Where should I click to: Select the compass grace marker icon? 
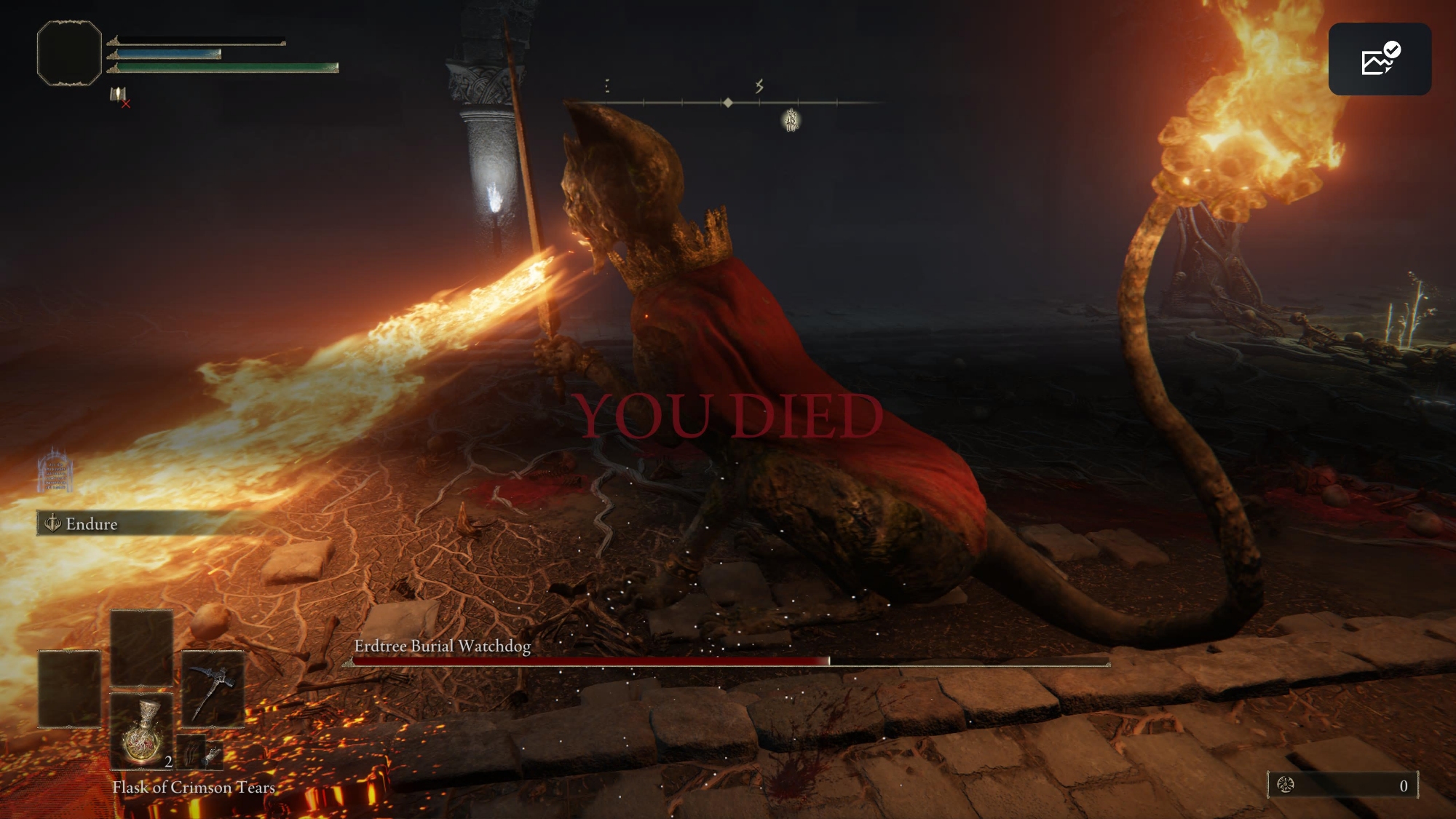coord(791,120)
